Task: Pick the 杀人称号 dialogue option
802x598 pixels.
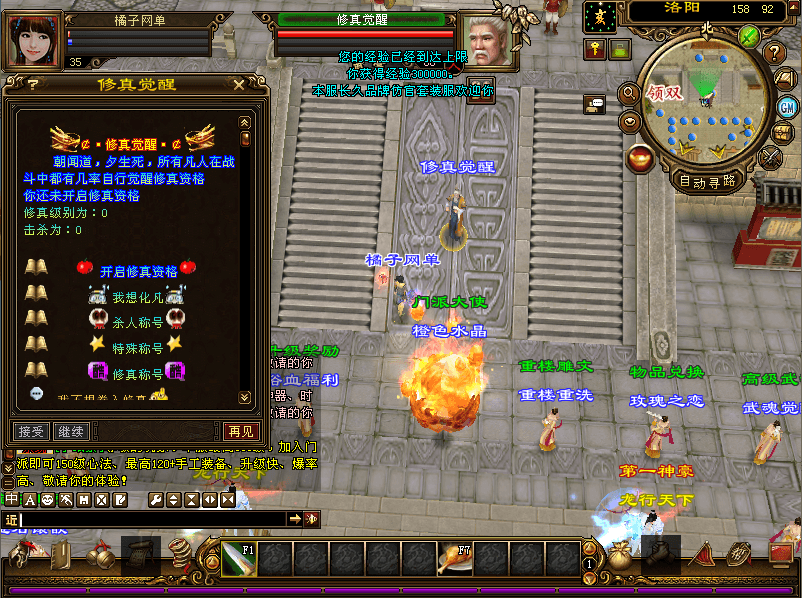Action: click(x=137, y=322)
